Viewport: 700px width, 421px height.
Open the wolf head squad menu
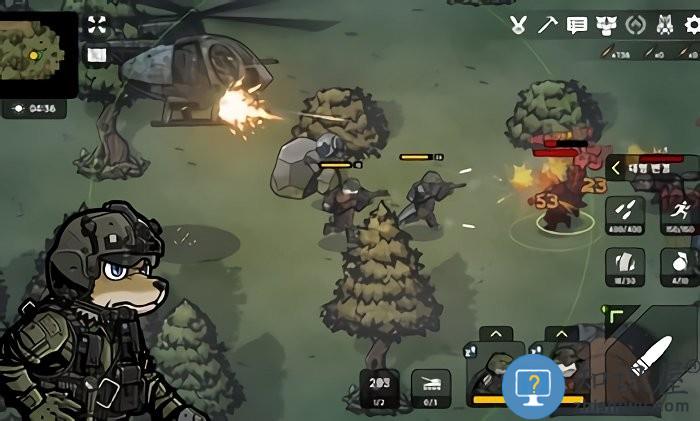[x=662, y=25]
